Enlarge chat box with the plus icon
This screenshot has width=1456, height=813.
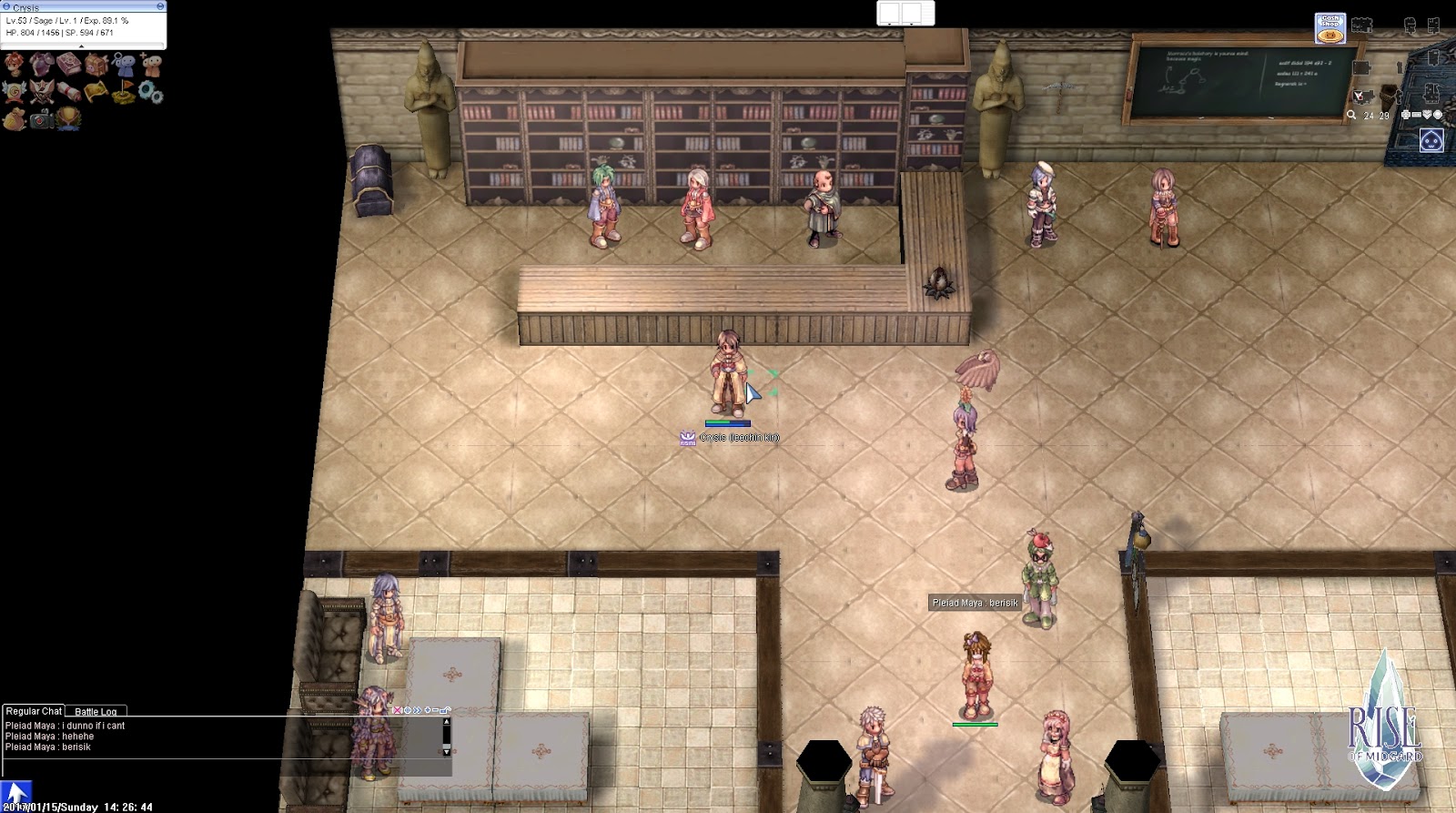pyautogui.click(x=428, y=710)
